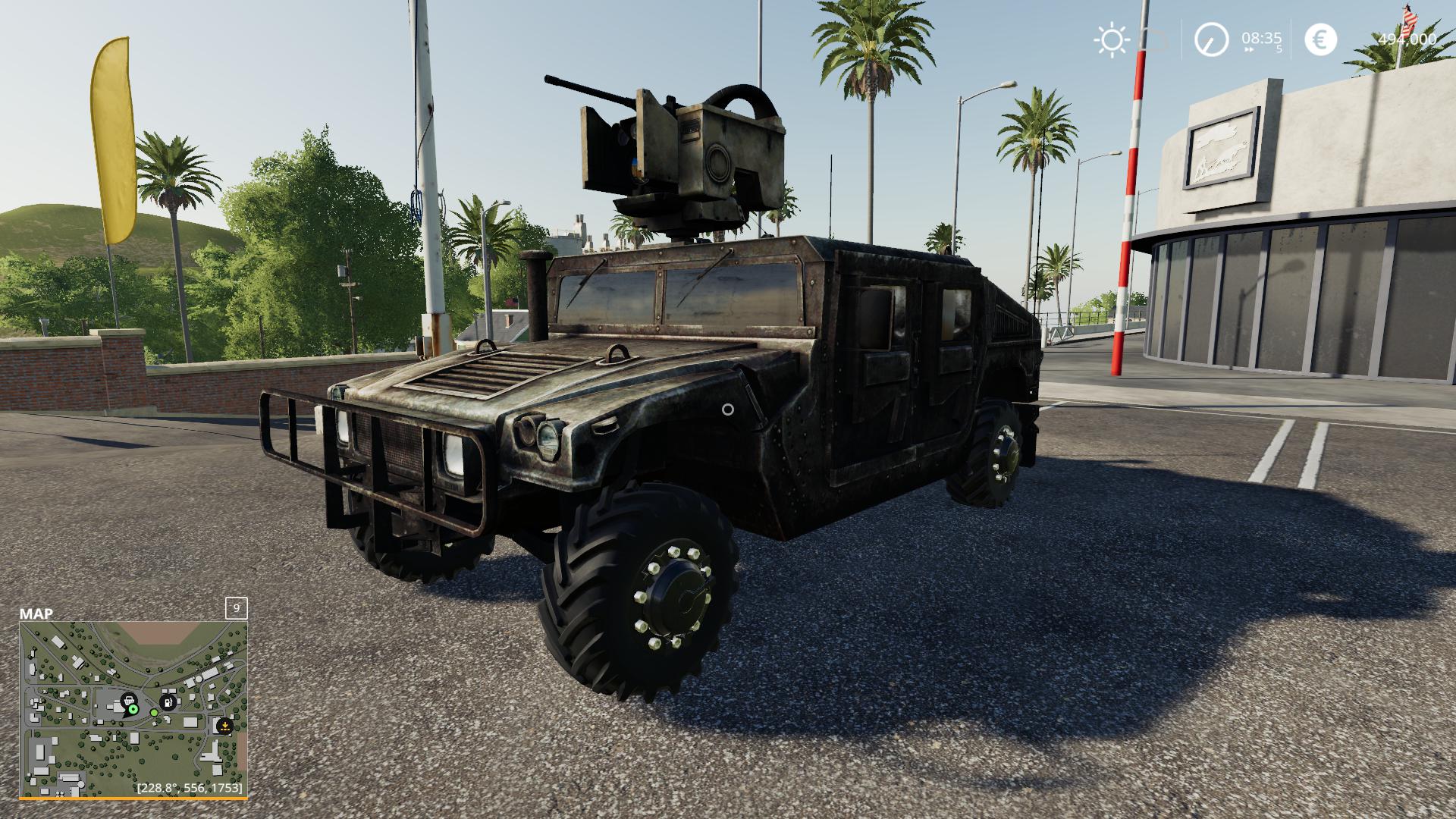This screenshot has height=819, width=1456.
Task: Click the sun weather icon
Action: 1112,39
